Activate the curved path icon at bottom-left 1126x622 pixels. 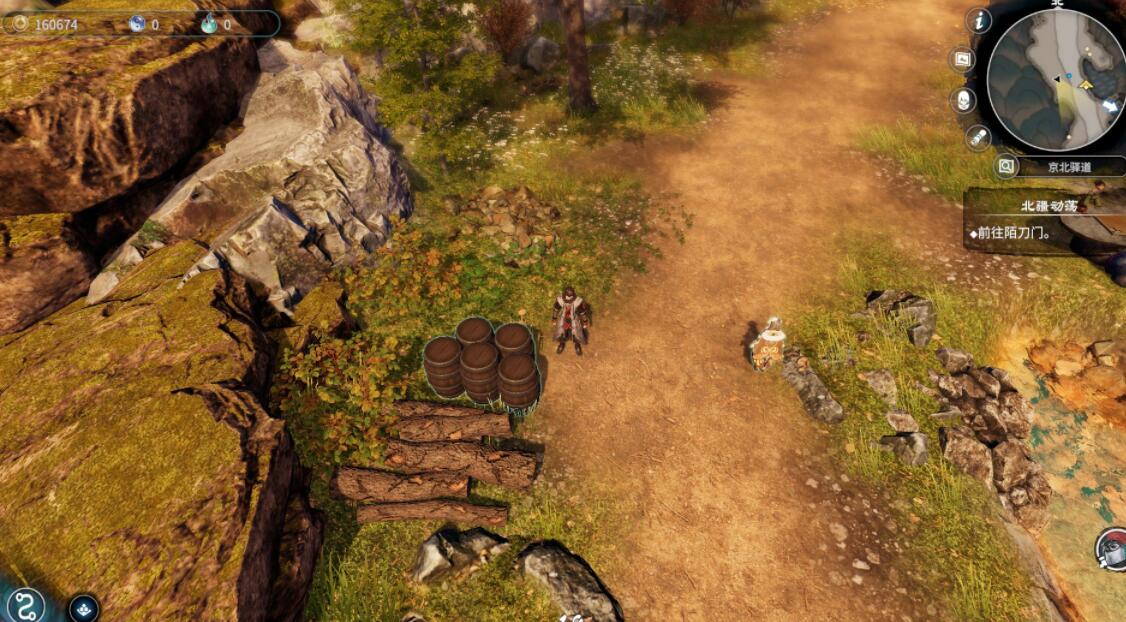[x=23, y=605]
